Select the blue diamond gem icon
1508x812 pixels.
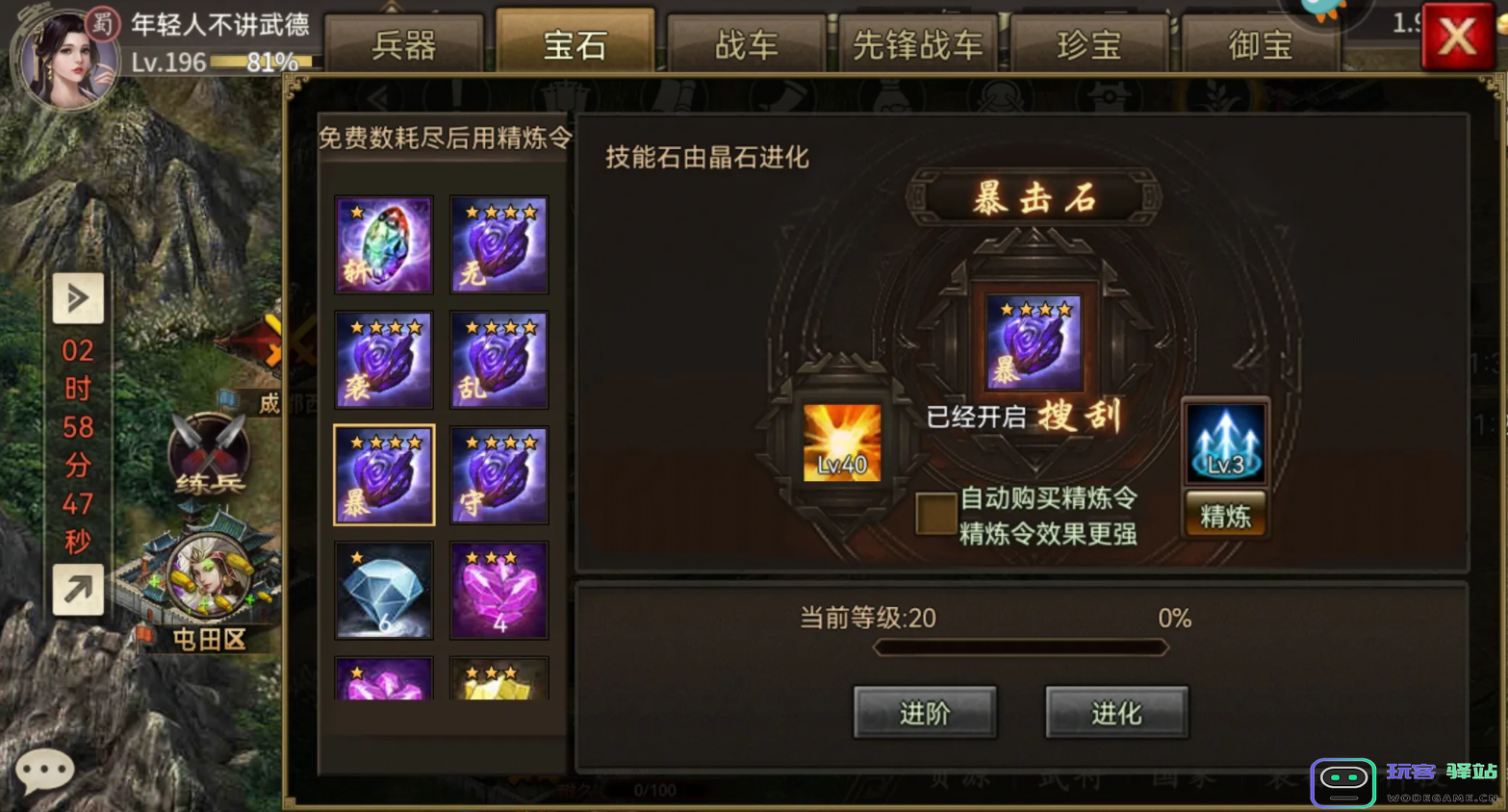click(383, 589)
